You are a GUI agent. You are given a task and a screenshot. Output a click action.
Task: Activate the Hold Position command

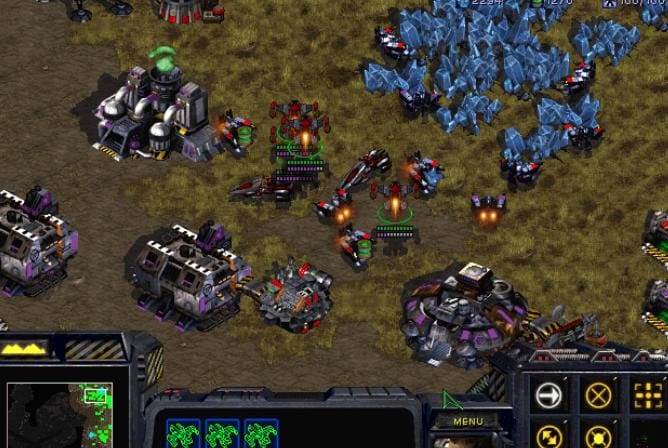click(x=598, y=437)
